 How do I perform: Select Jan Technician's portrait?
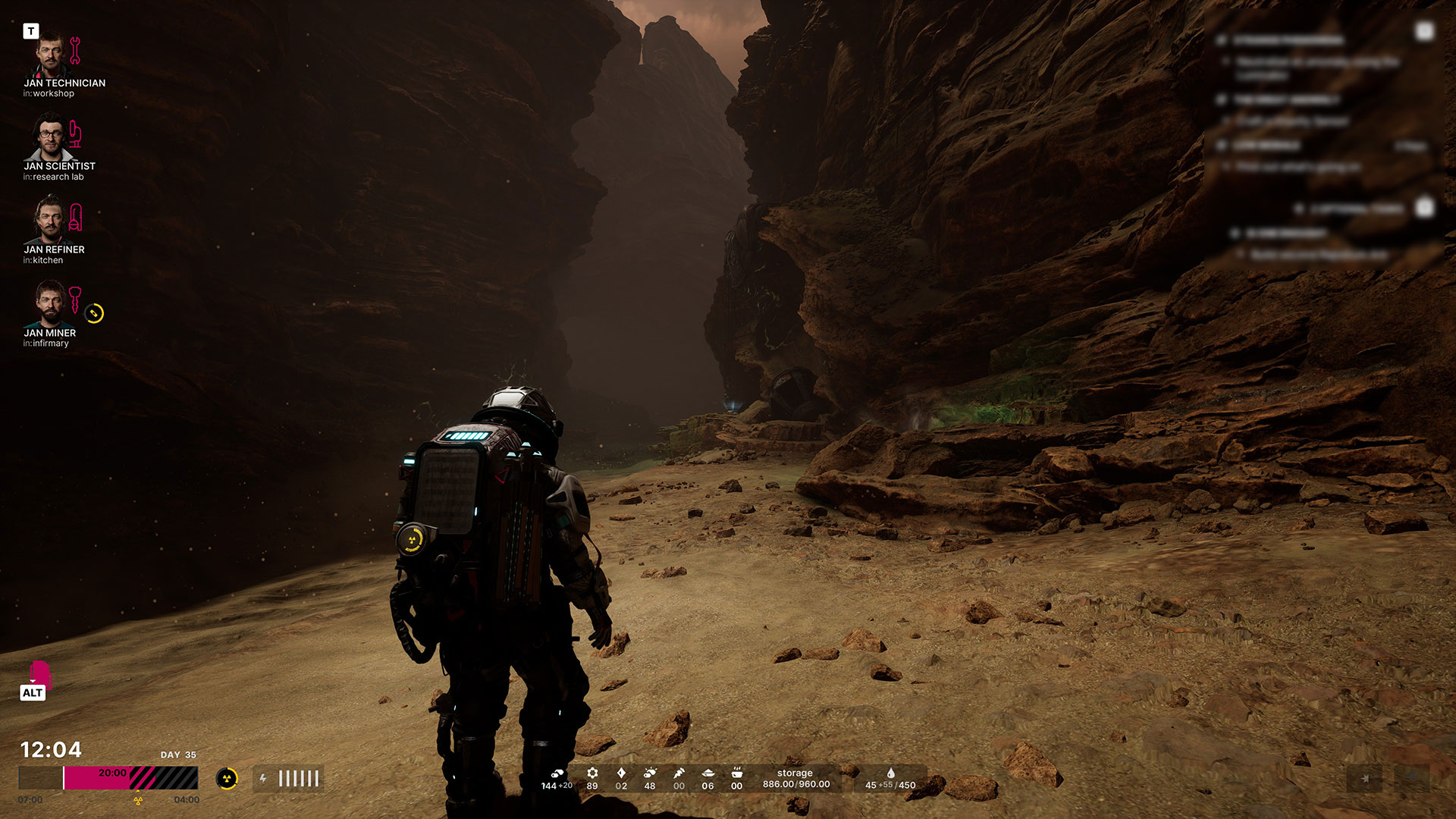(51, 54)
